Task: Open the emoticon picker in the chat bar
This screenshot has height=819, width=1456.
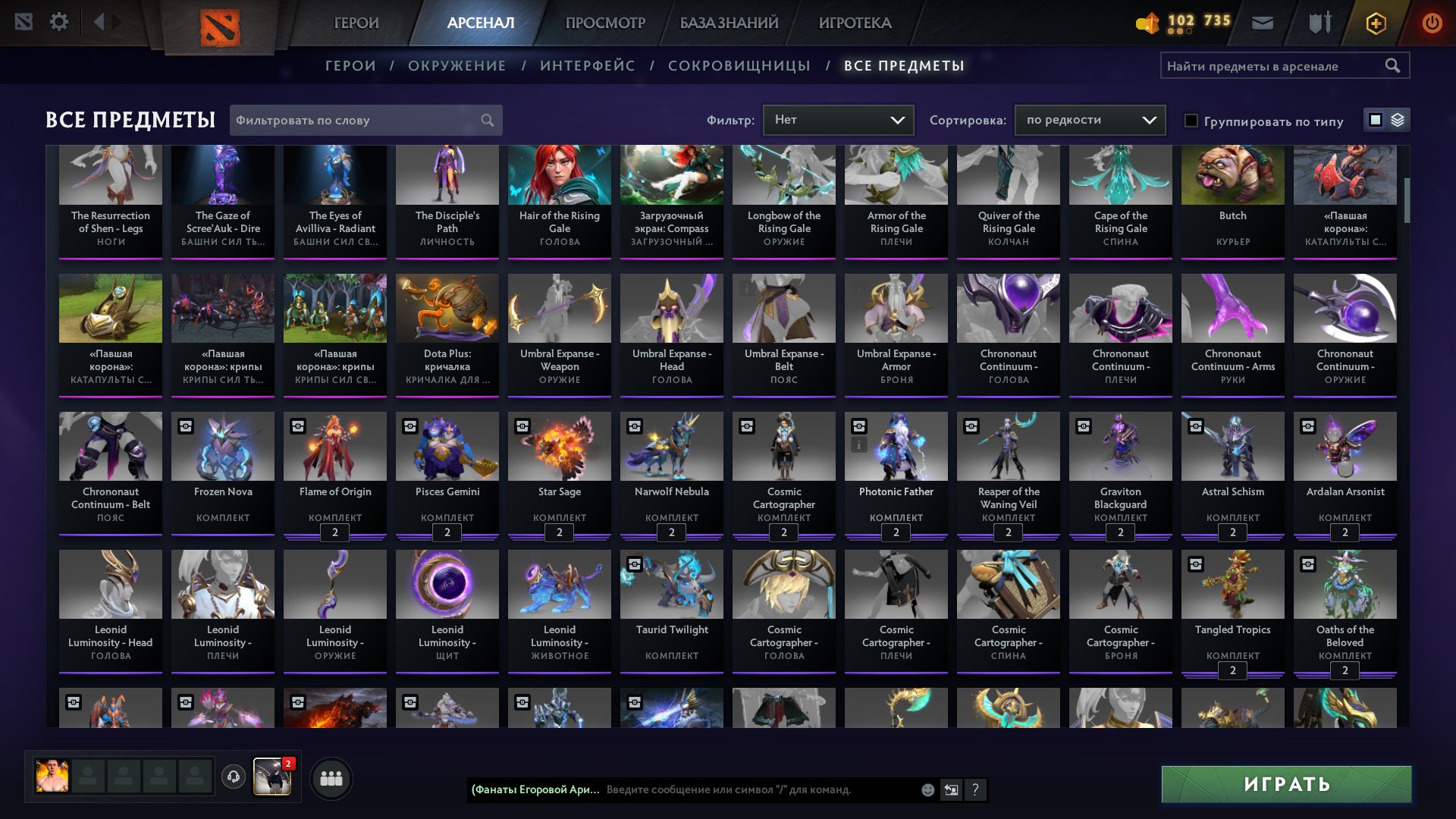Action: tap(927, 789)
